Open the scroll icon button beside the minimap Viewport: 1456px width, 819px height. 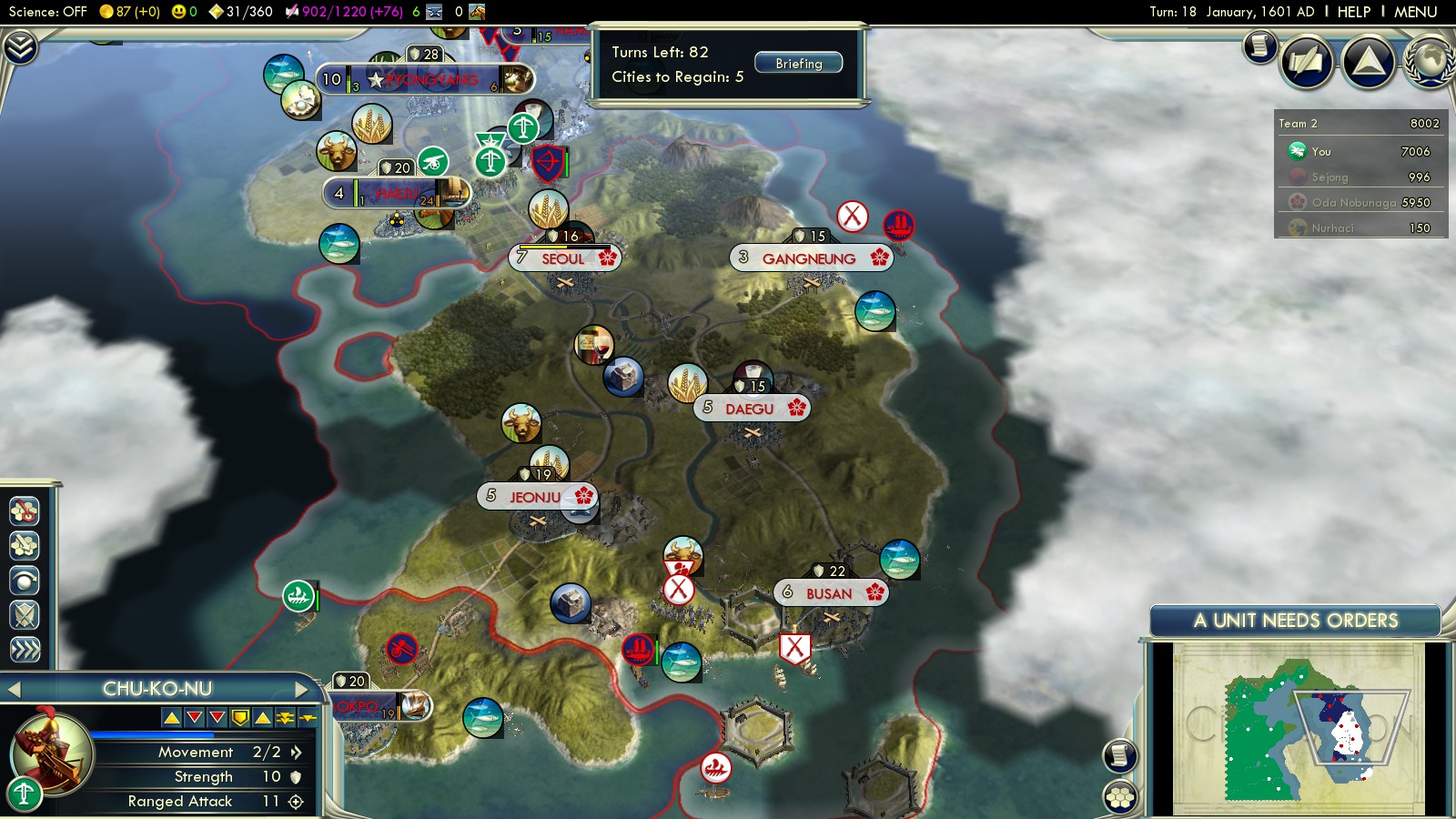[x=1120, y=755]
